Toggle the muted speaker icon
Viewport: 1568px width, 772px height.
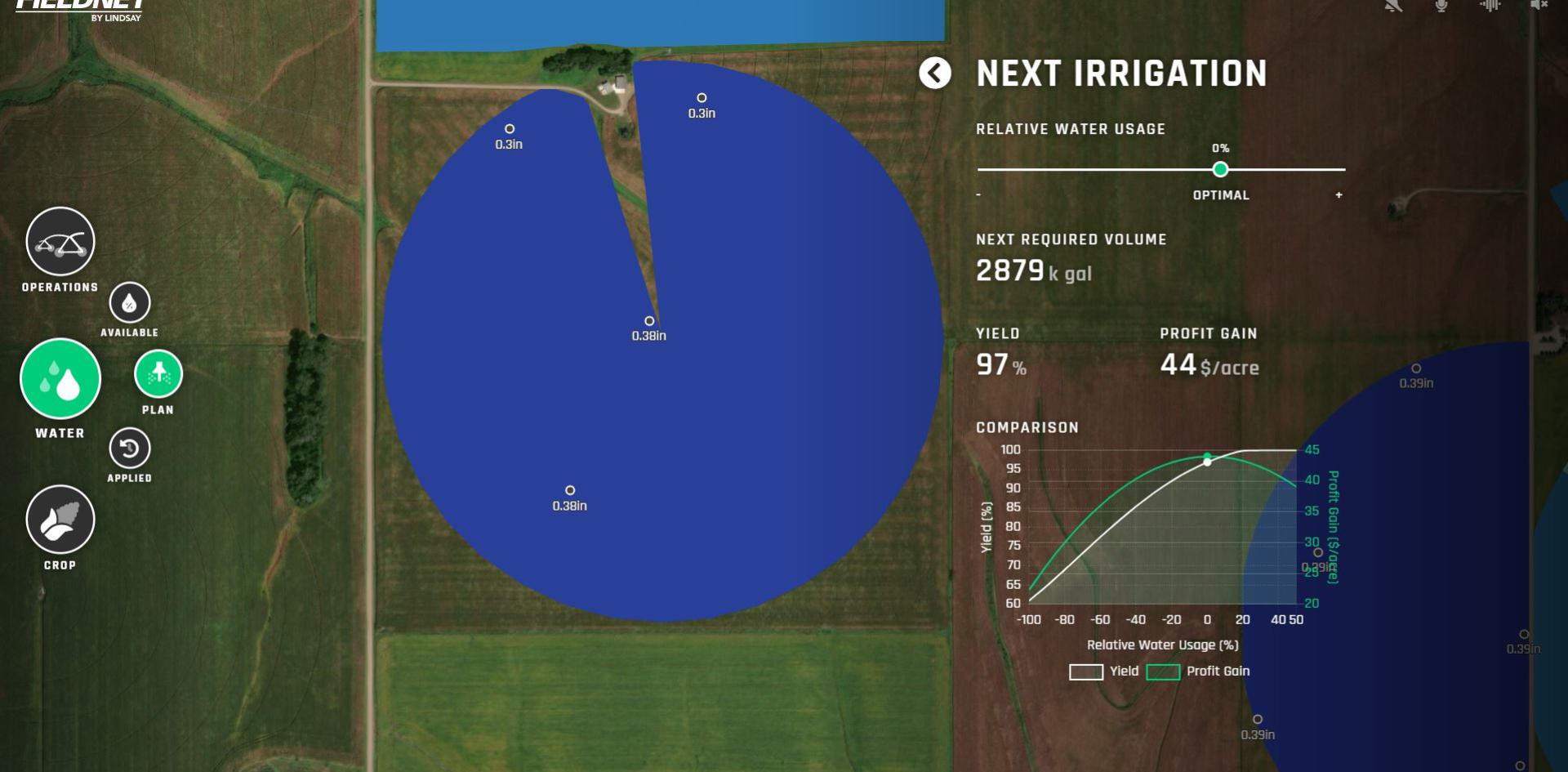(x=1539, y=6)
